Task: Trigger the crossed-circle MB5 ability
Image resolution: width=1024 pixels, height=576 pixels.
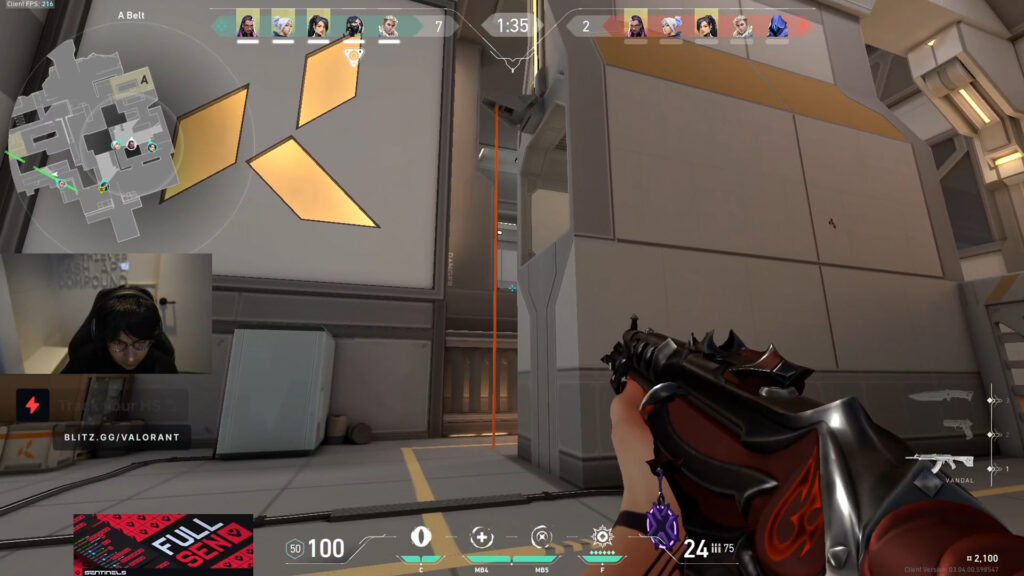Action: [540, 537]
